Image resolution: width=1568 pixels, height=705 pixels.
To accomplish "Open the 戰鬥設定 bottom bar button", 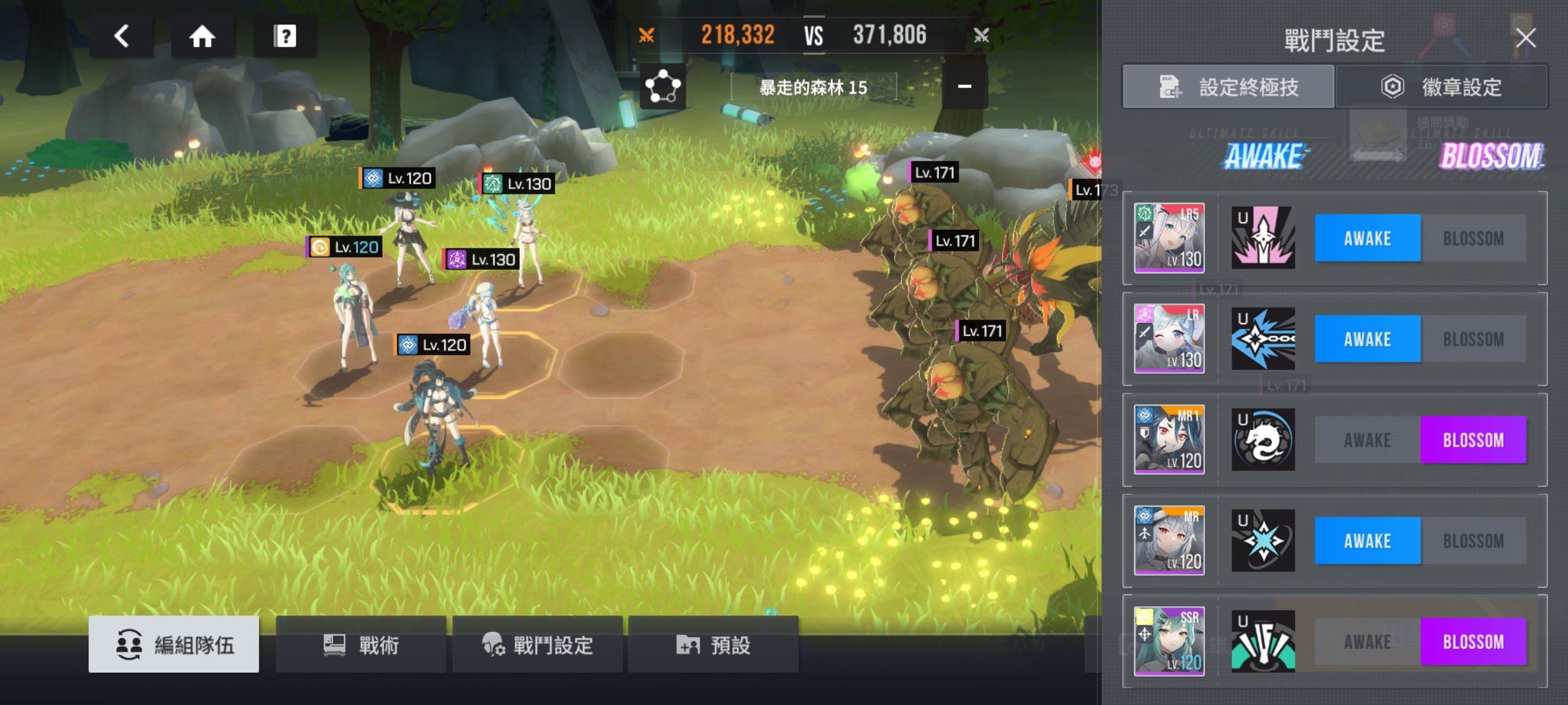I will pos(538,644).
